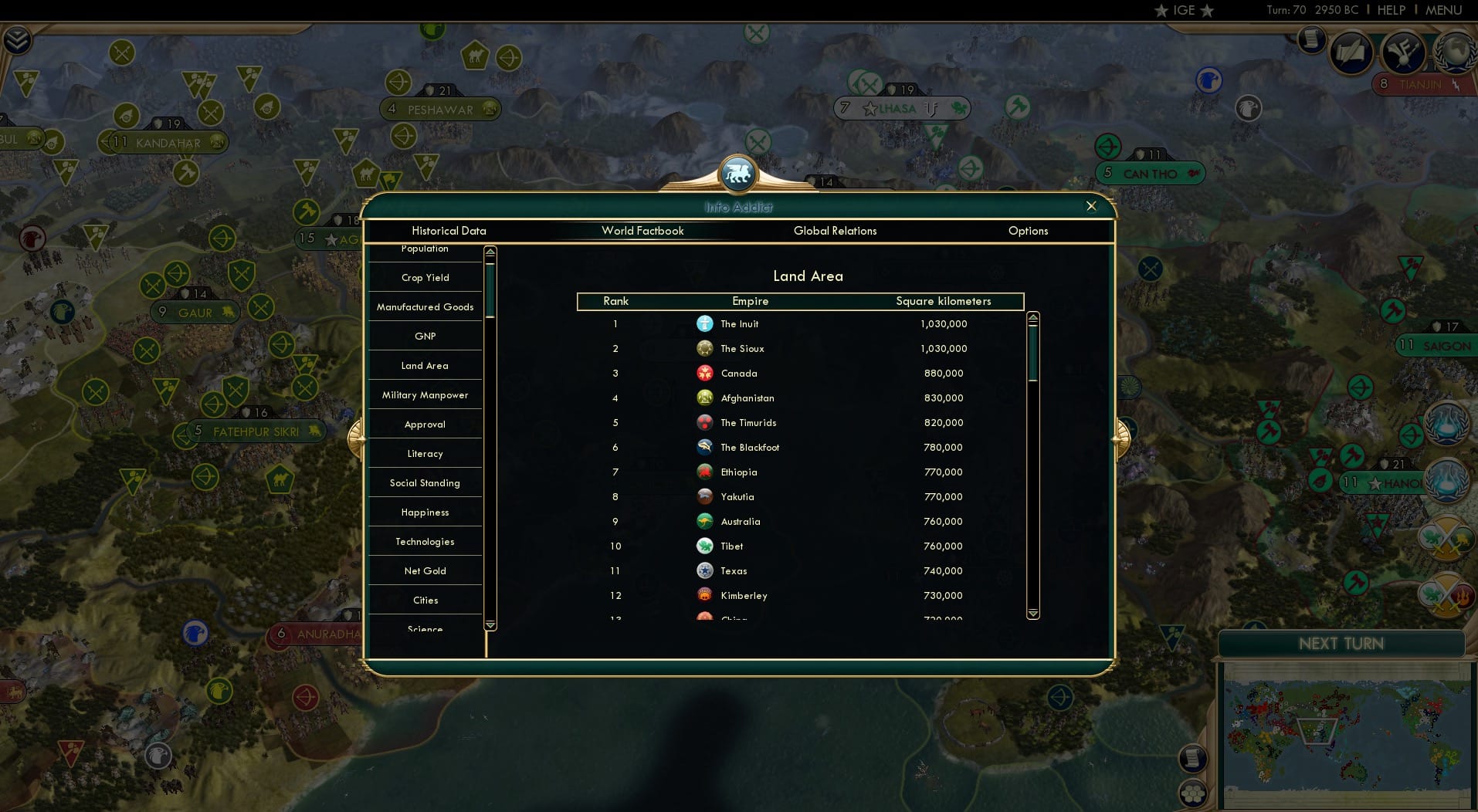Open the Social Policies scroll-and-quill icon
The image size is (1478, 812).
coord(1350,54)
